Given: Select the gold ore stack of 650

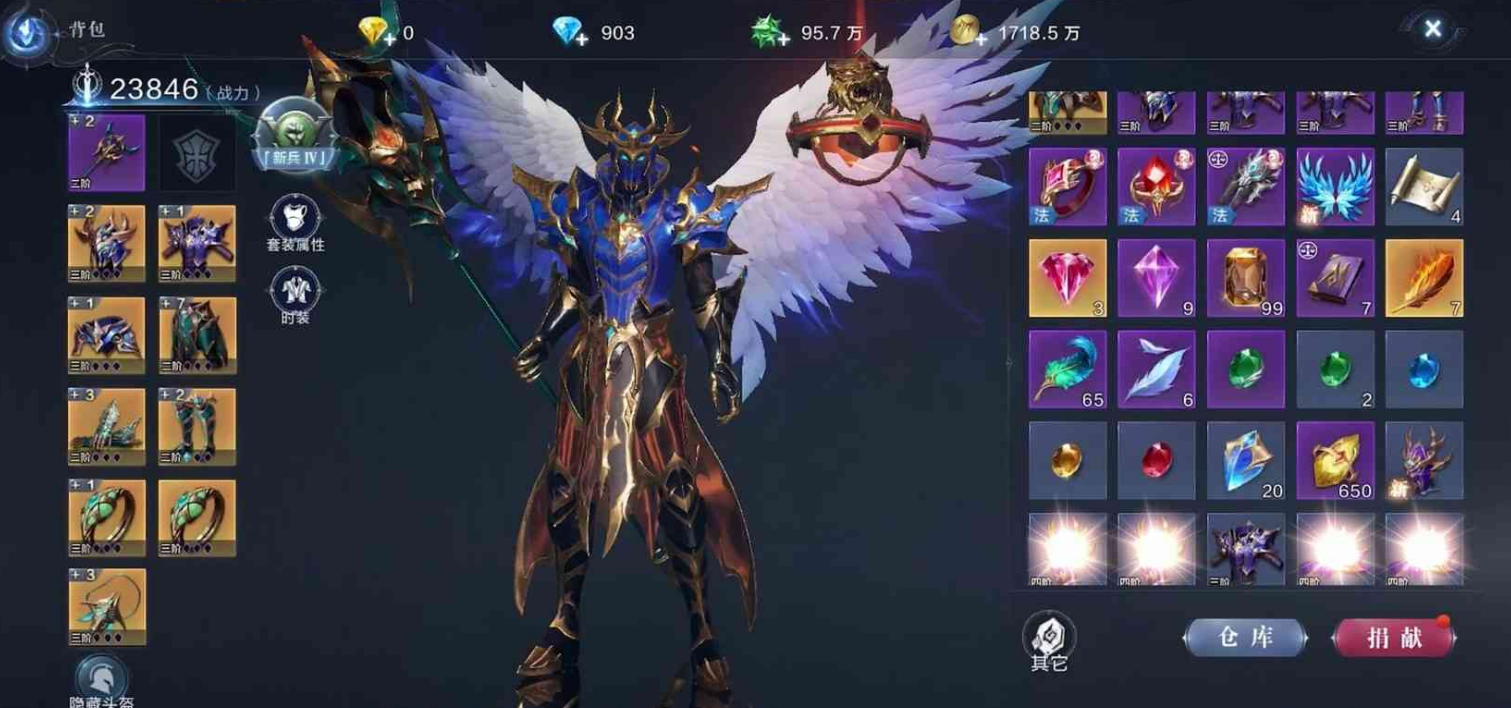Looking at the screenshot, I should pos(1335,460).
